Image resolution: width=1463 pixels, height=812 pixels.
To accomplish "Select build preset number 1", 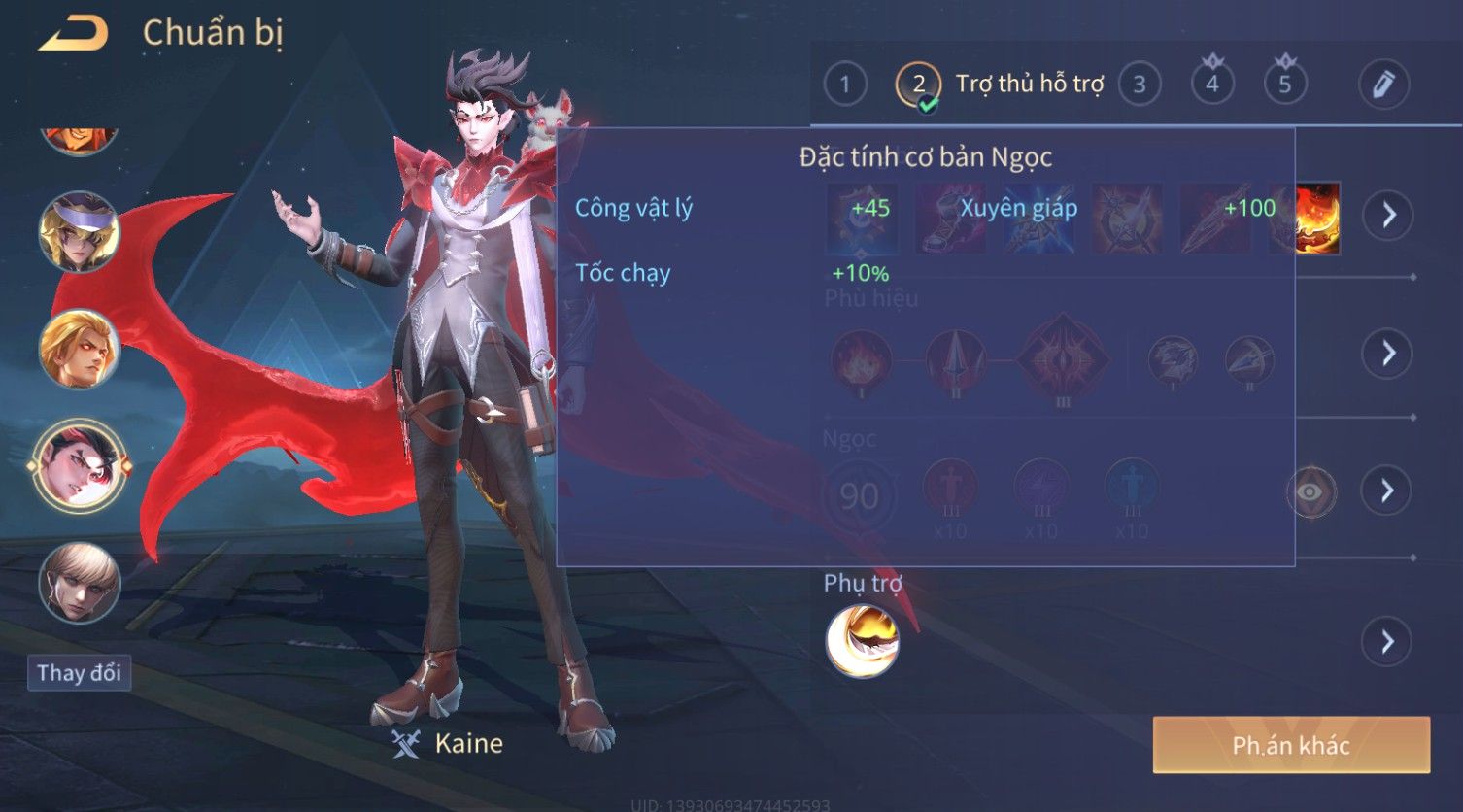I will 844,85.
